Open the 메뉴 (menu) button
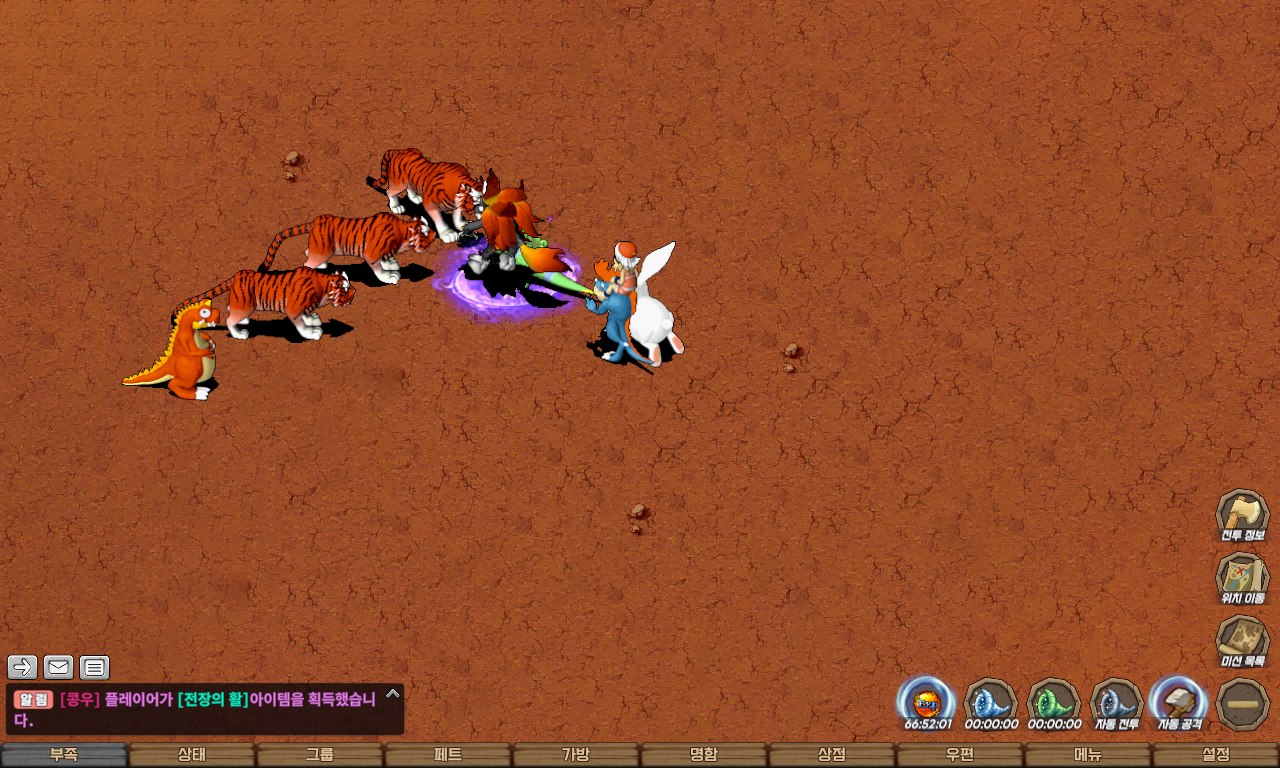Screen dimensions: 1280x768 [1088, 755]
